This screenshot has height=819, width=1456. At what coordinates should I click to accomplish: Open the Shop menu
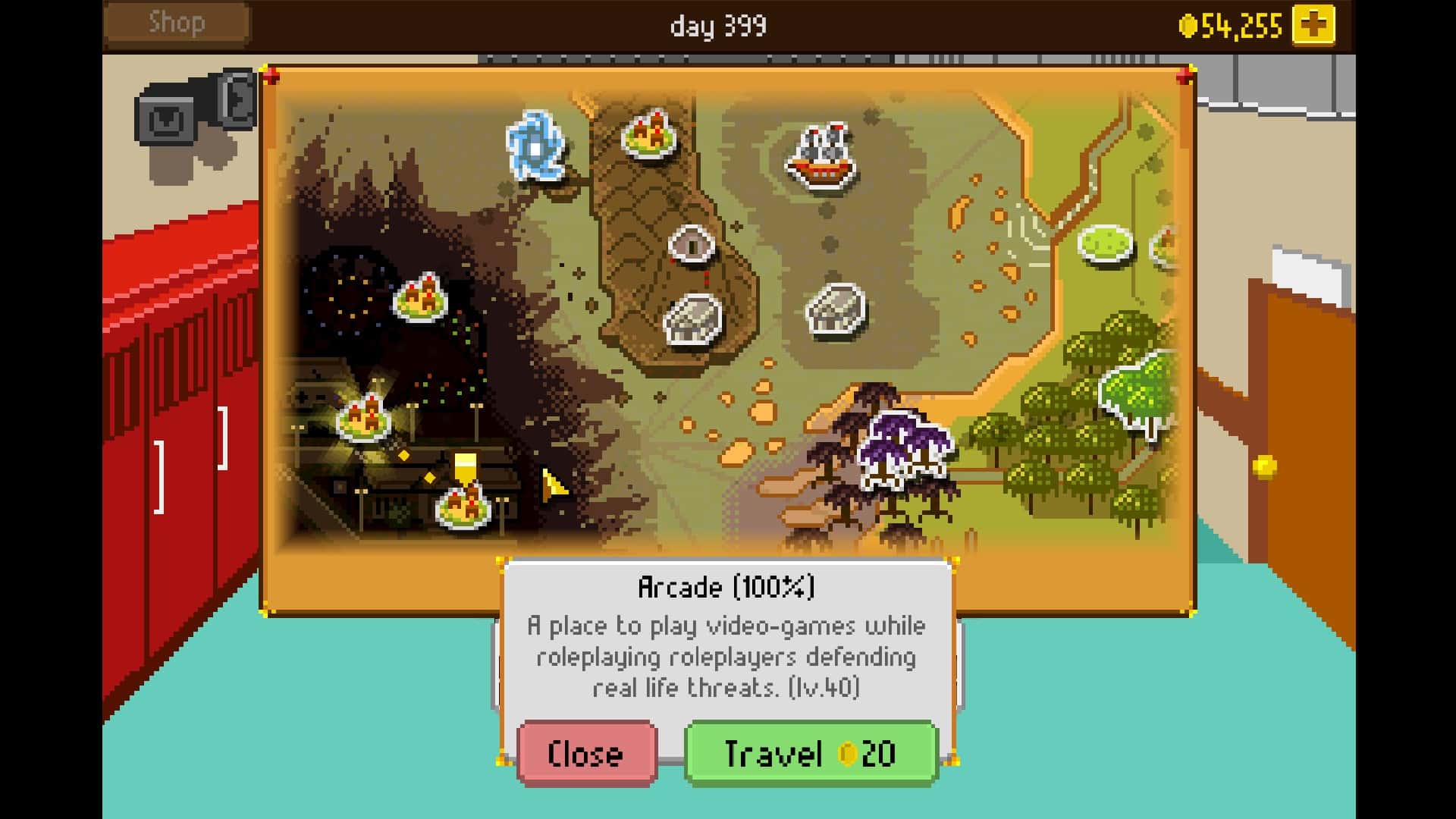point(176,22)
